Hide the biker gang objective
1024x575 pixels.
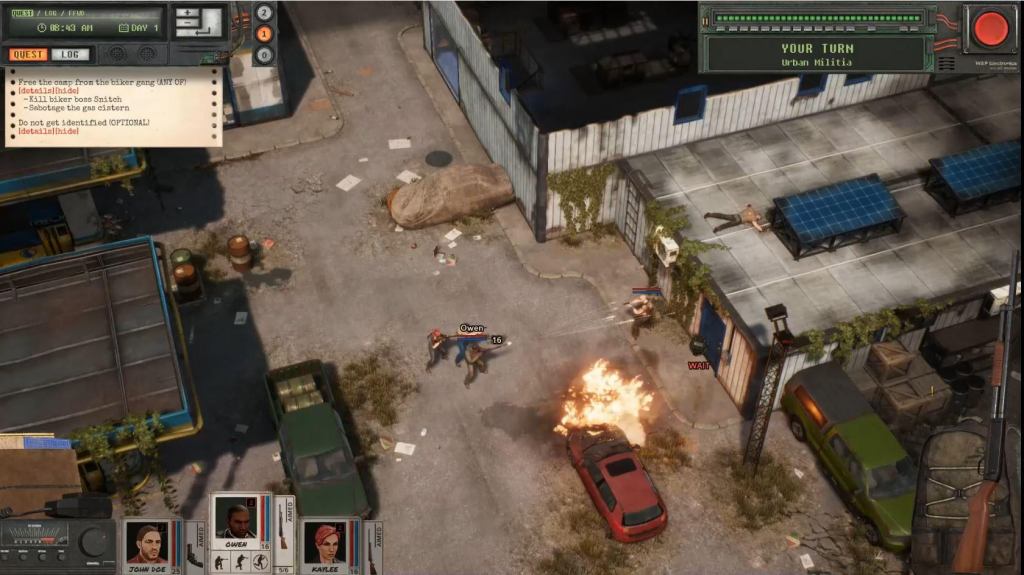[66, 89]
